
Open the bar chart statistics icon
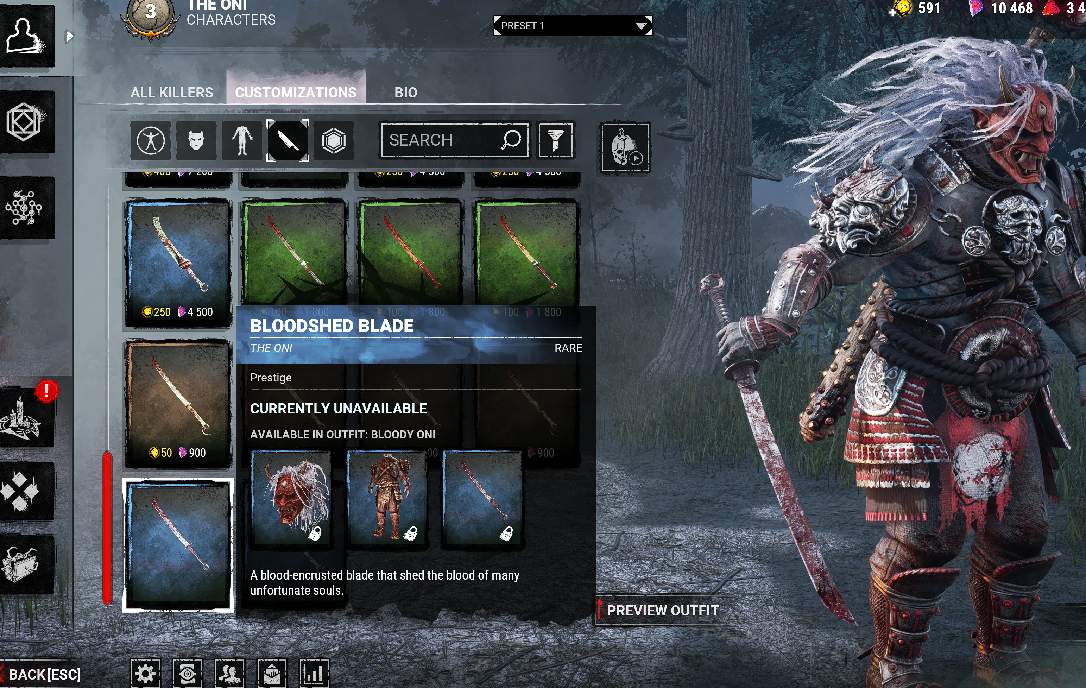click(x=314, y=673)
